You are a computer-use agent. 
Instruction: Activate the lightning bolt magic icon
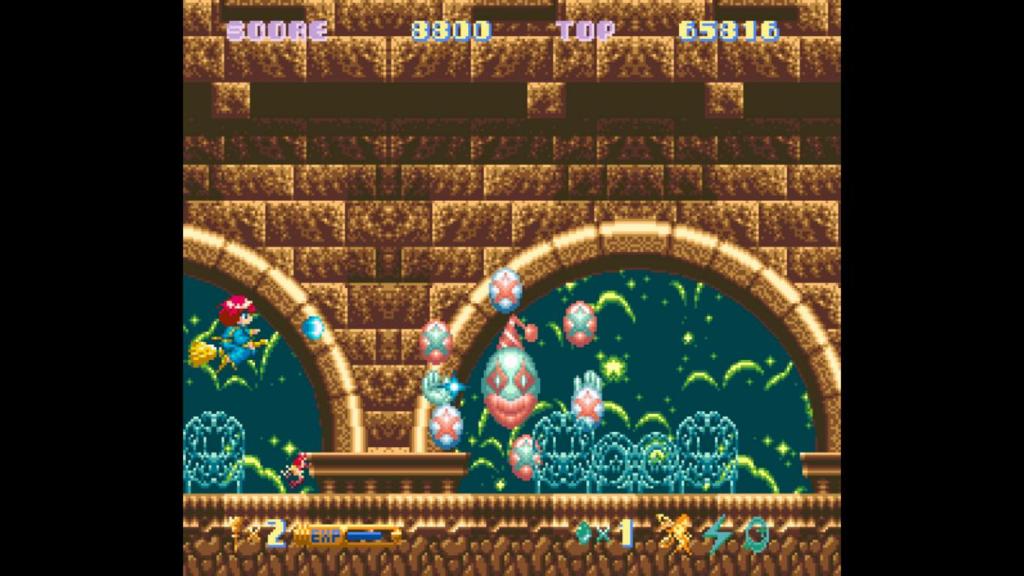[x=717, y=534]
